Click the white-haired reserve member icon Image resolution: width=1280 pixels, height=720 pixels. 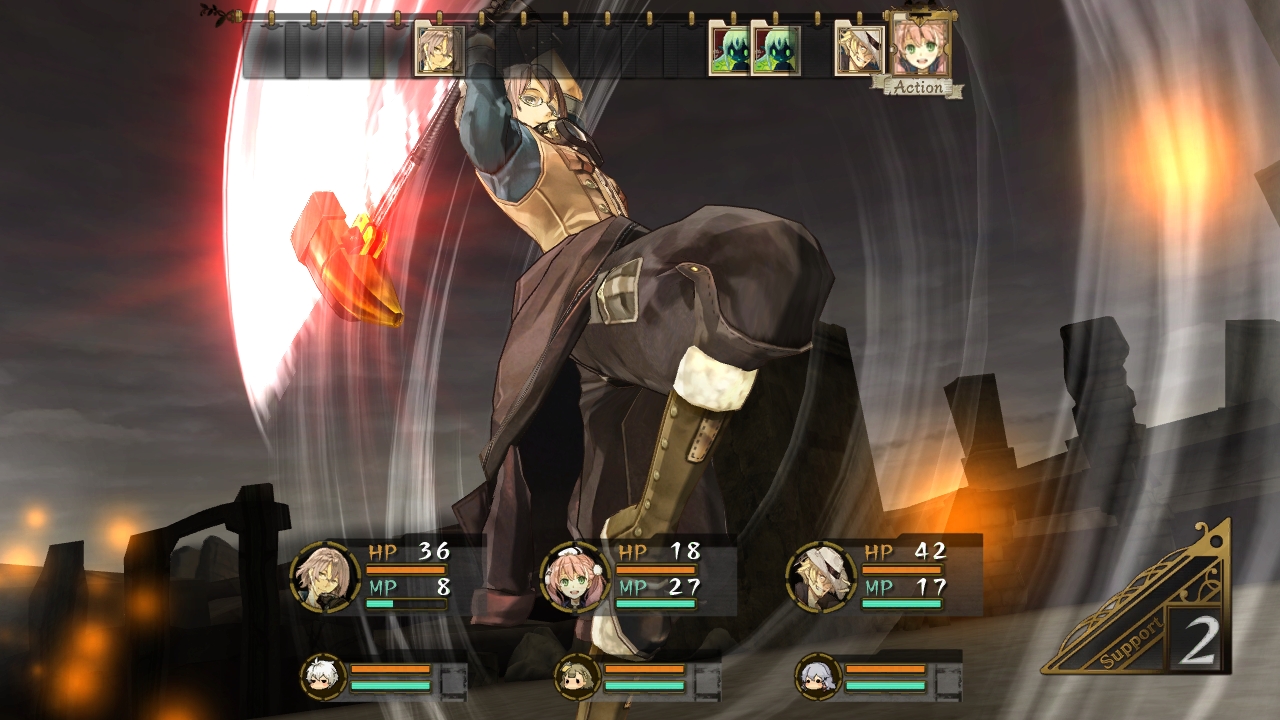324,677
